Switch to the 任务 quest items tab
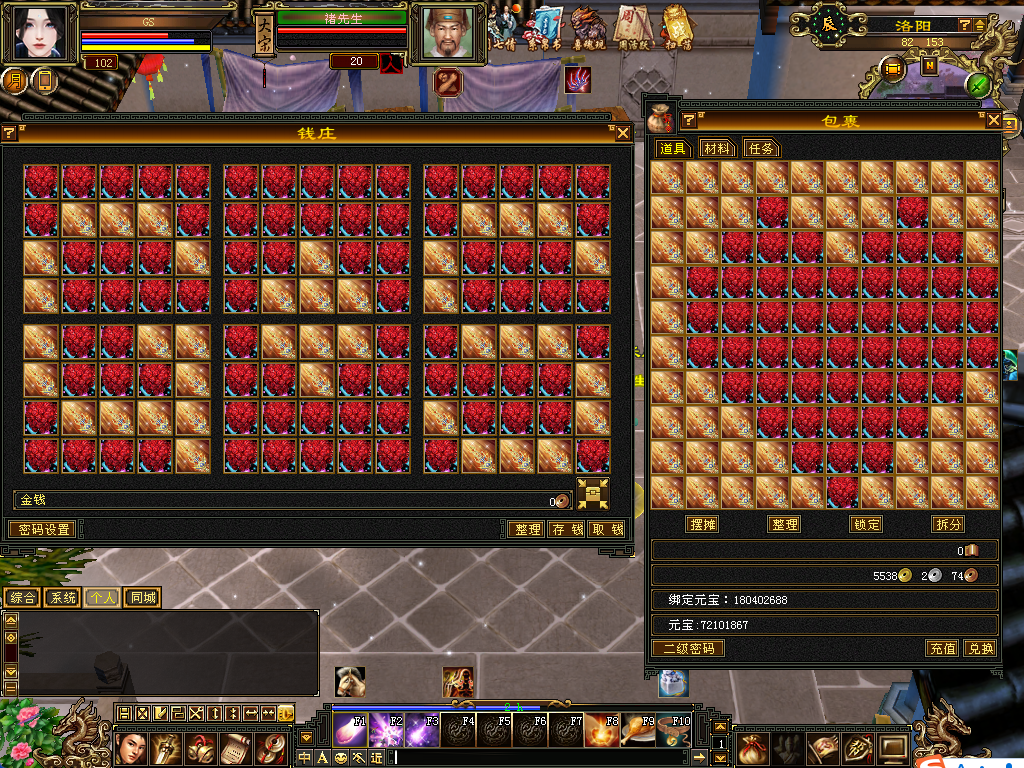The width and height of the screenshot is (1024, 768). 761,148
